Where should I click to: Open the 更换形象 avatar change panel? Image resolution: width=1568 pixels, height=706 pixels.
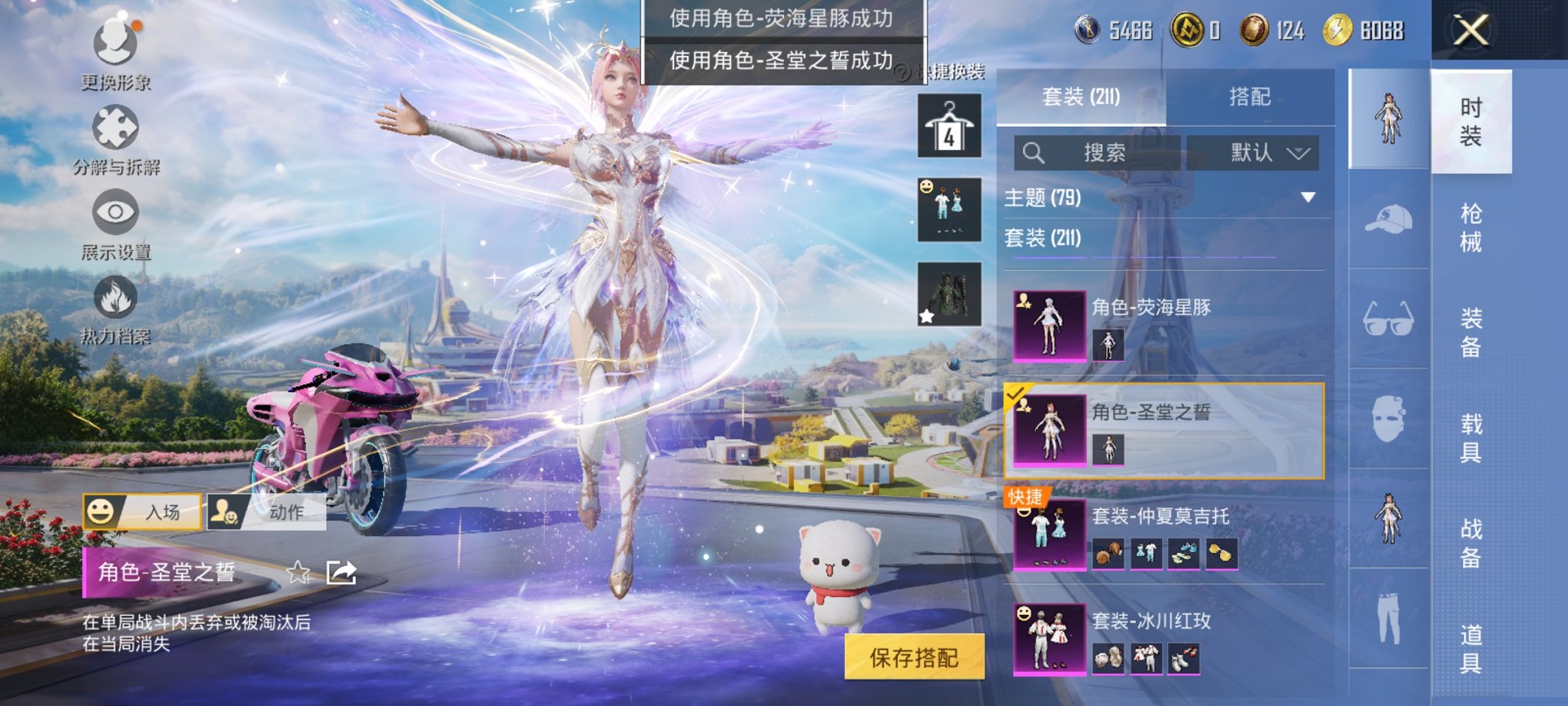click(115, 55)
